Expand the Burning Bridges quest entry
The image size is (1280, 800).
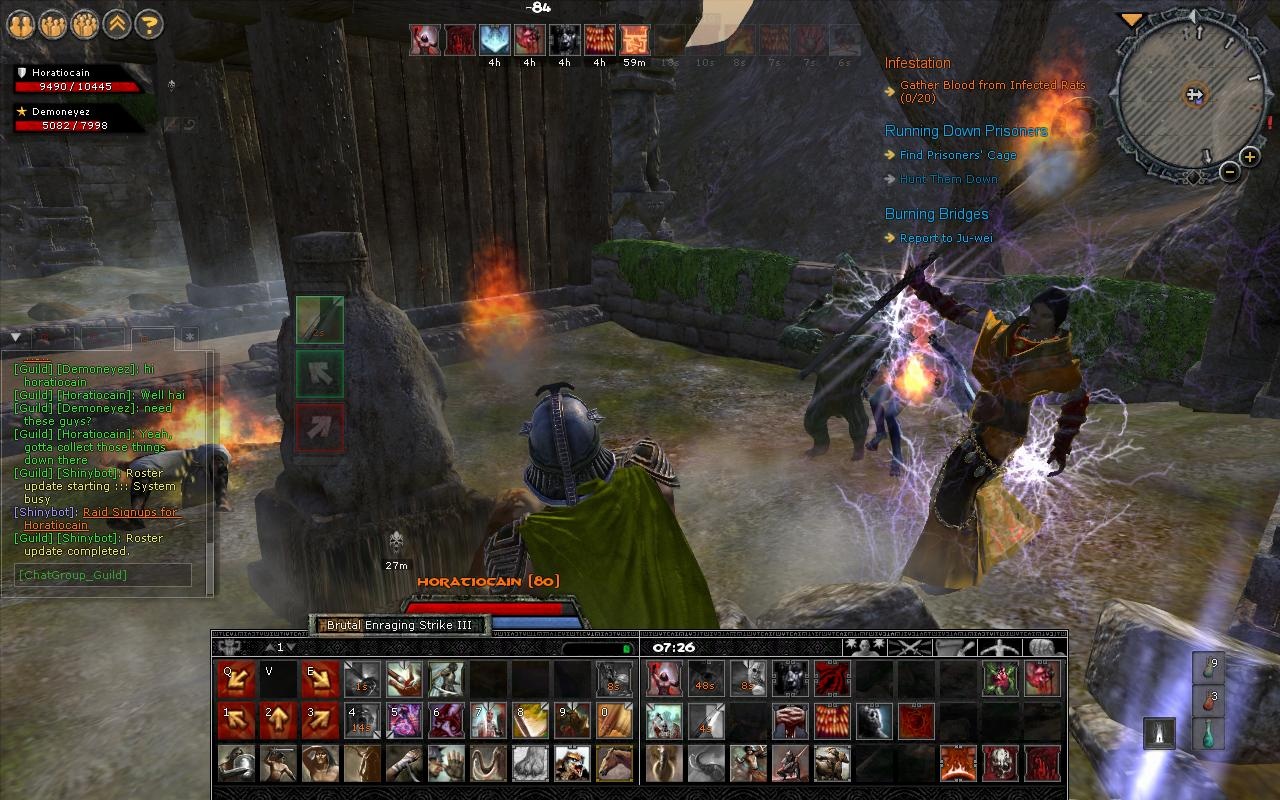point(936,214)
